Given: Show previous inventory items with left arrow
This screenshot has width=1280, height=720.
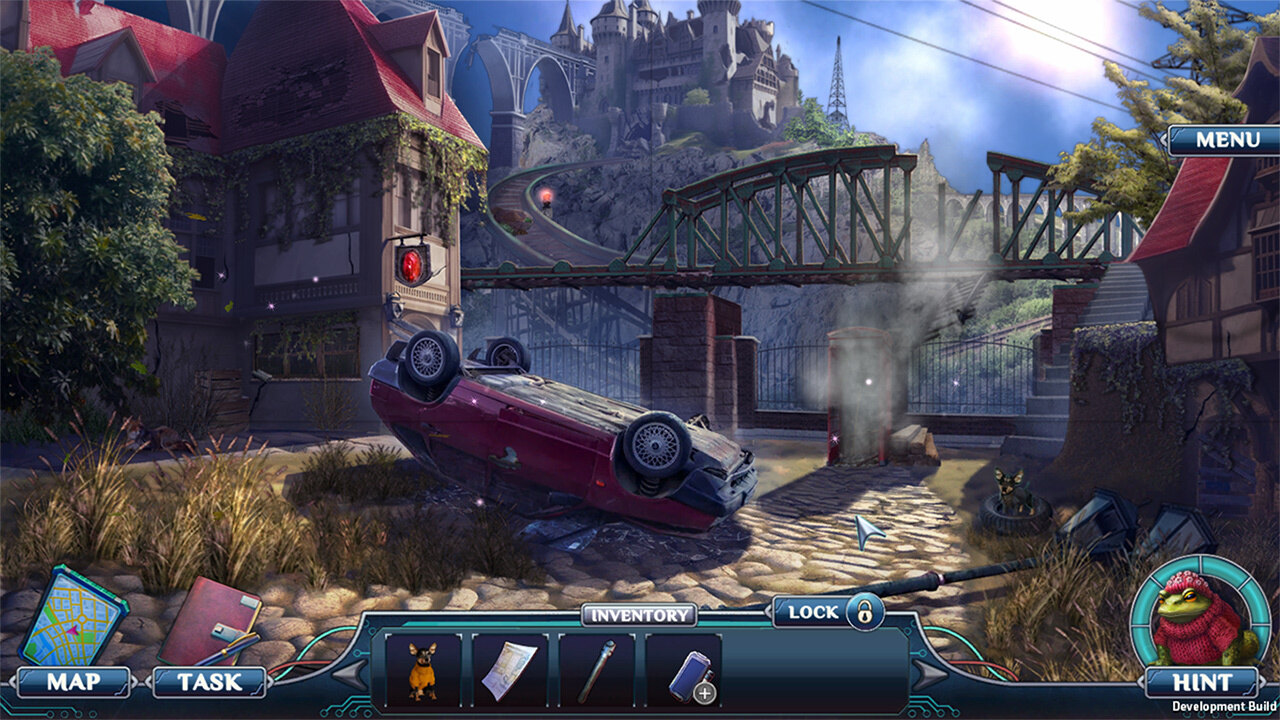Looking at the screenshot, I should tap(350, 675).
